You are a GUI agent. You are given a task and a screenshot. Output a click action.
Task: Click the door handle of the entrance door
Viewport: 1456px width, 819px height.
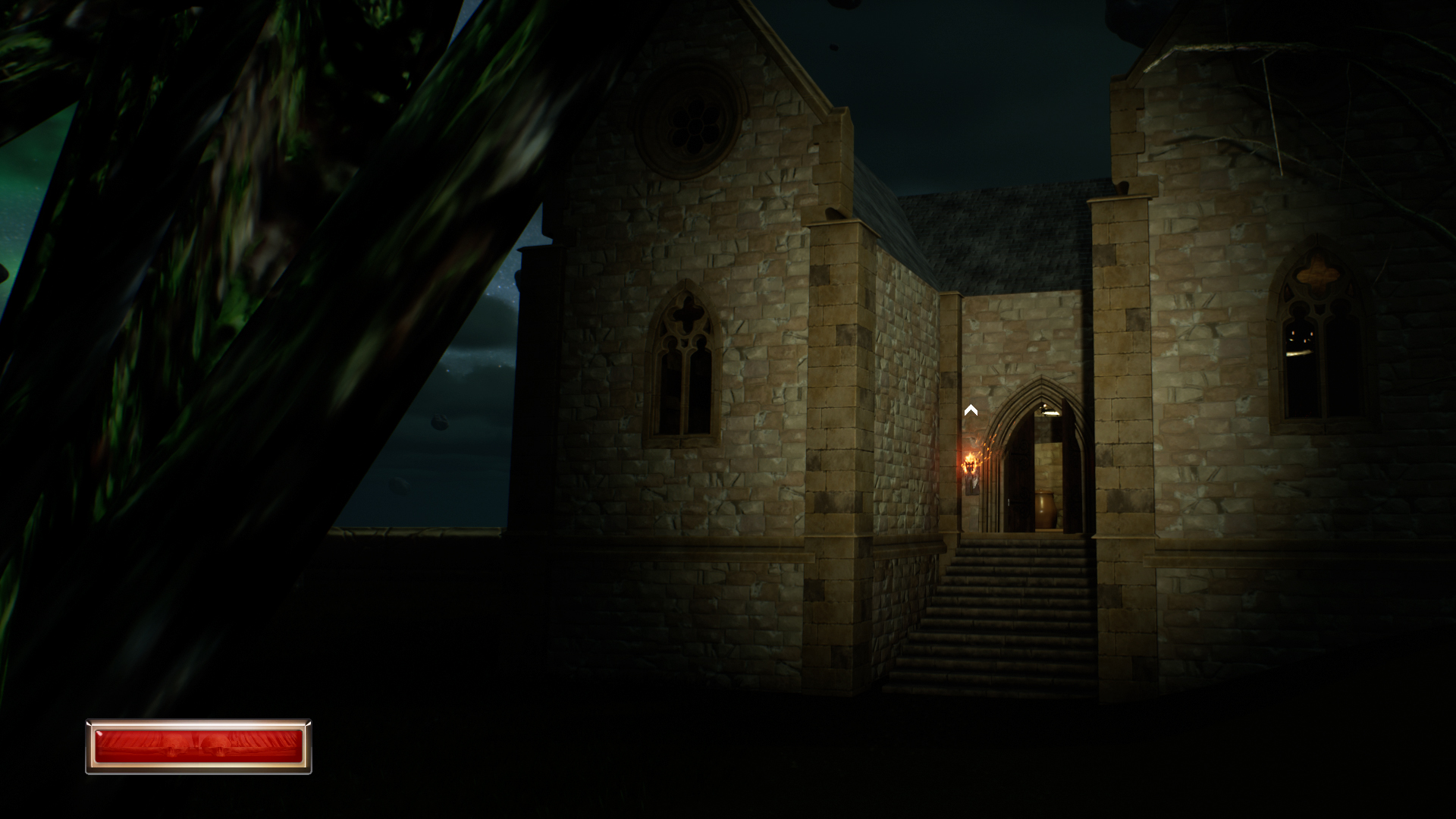click(x=1009, y=501)
